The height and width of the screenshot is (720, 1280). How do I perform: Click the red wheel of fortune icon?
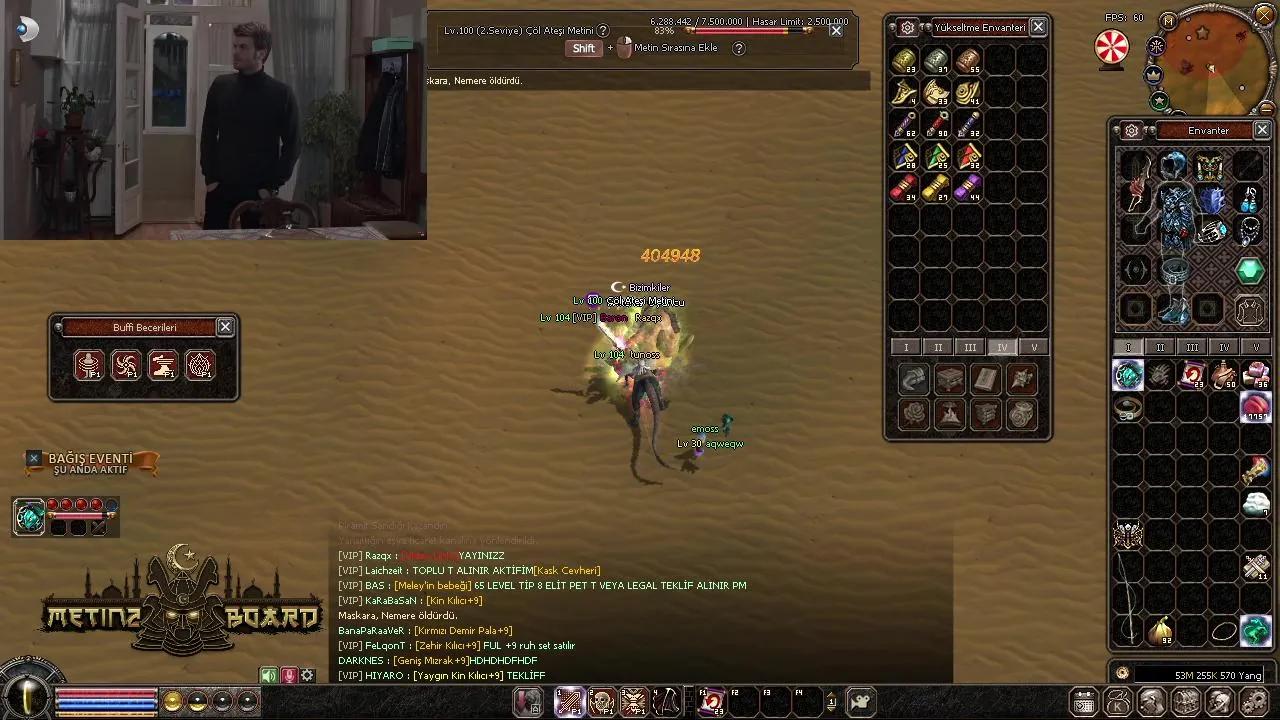[1111, 46]
